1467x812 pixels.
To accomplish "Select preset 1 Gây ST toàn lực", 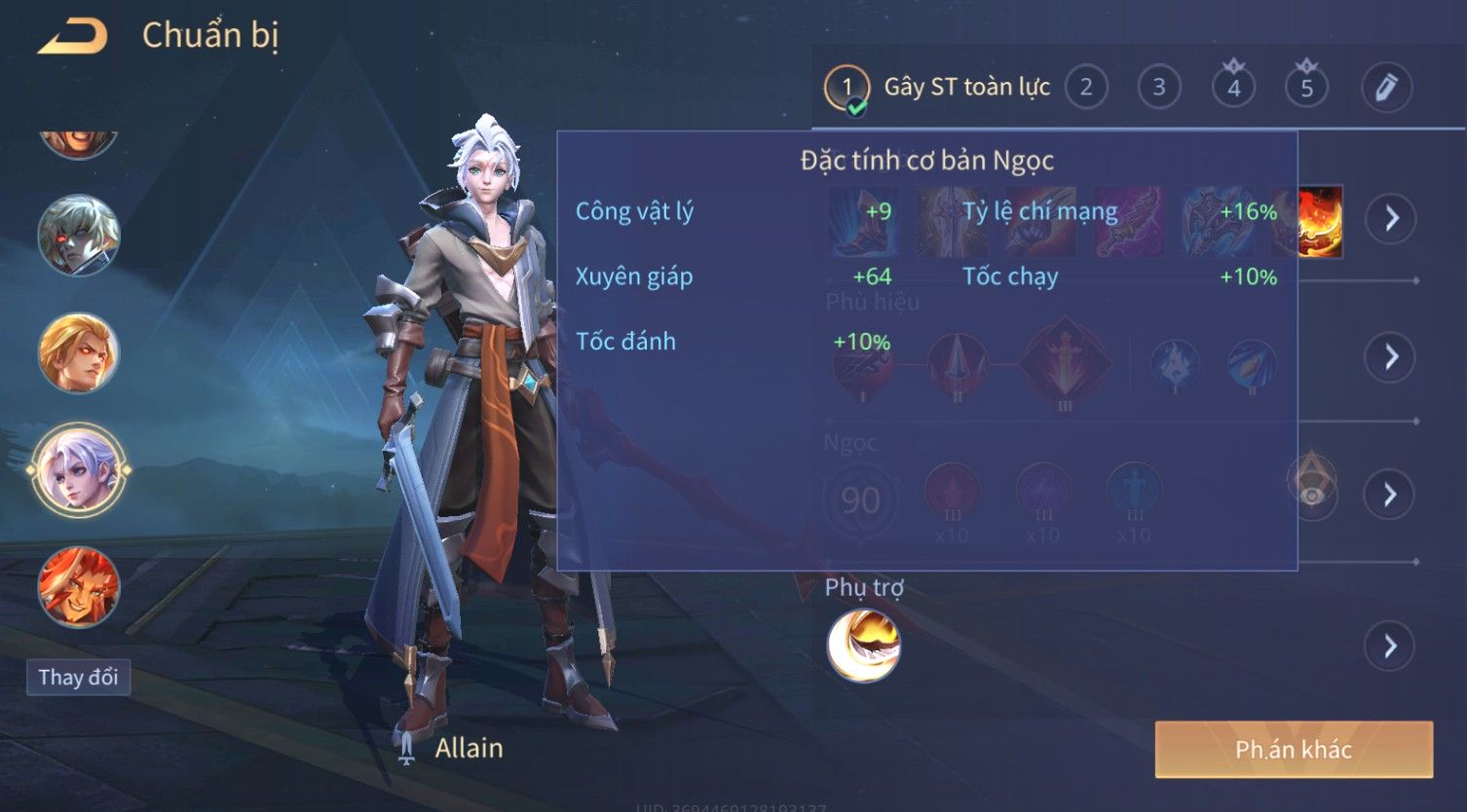I will 846,89.
